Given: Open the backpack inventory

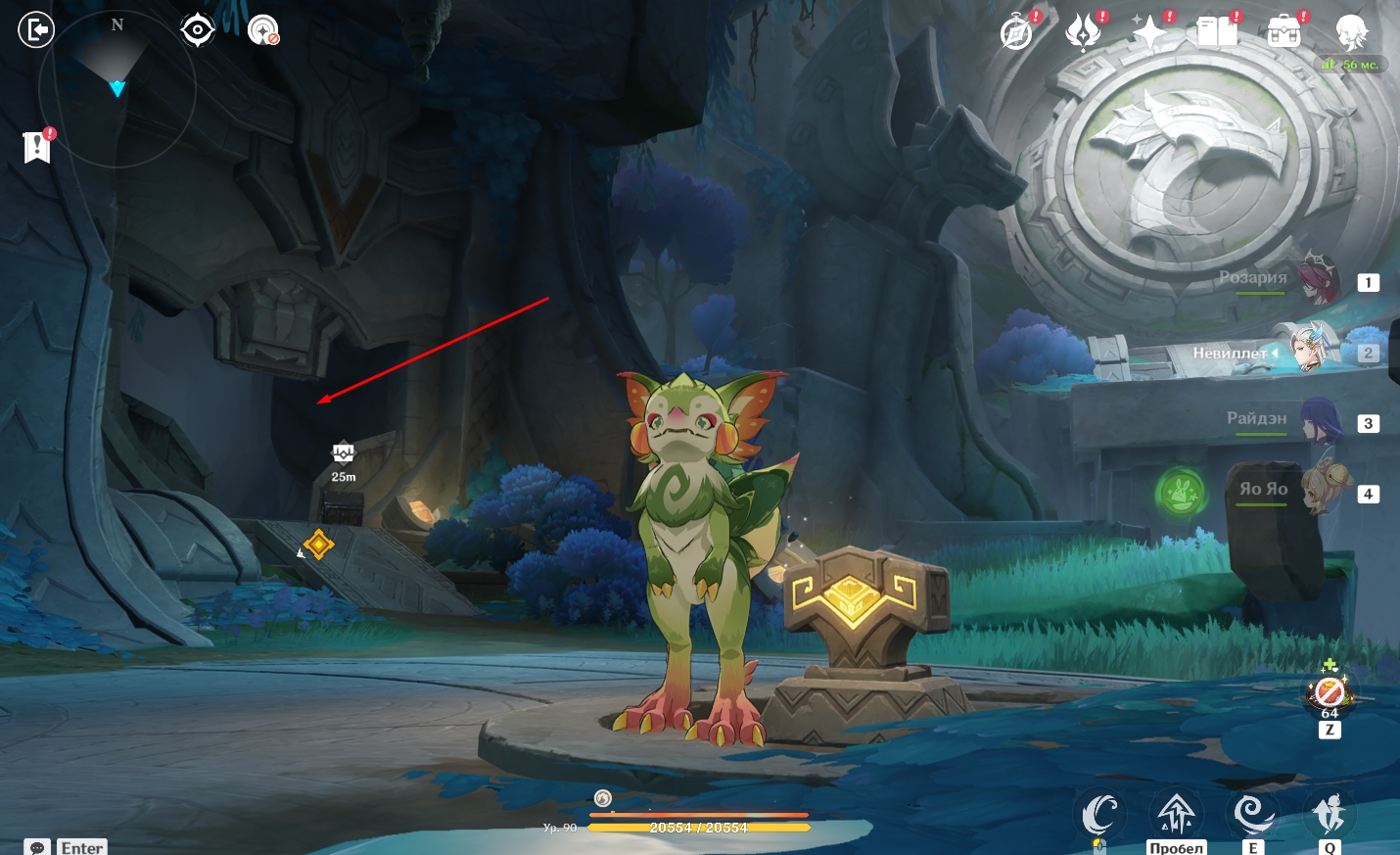Looking at the screenshot, I should (x=1283, y=32).
